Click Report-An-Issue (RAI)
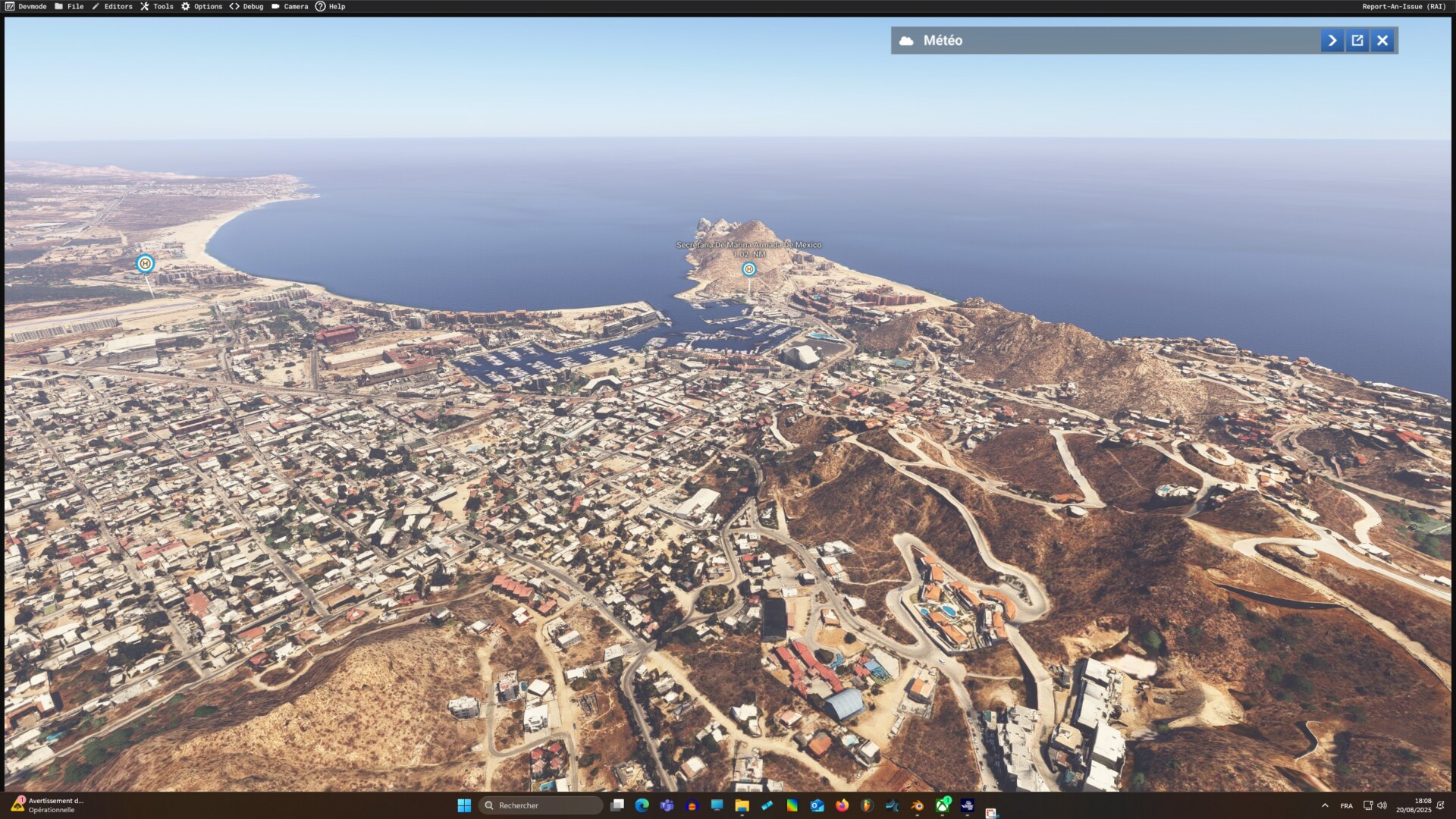1456x819 pixels. click(1404, 6)
